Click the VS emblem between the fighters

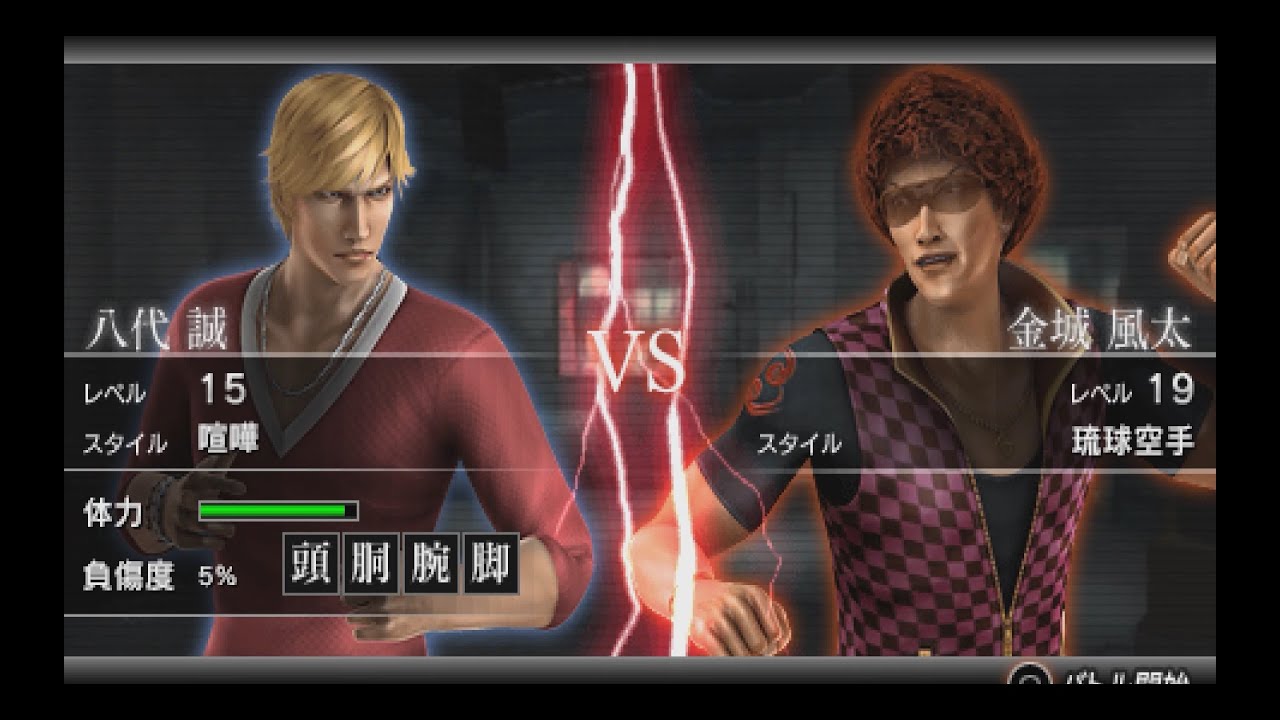[x=636, y=355]
